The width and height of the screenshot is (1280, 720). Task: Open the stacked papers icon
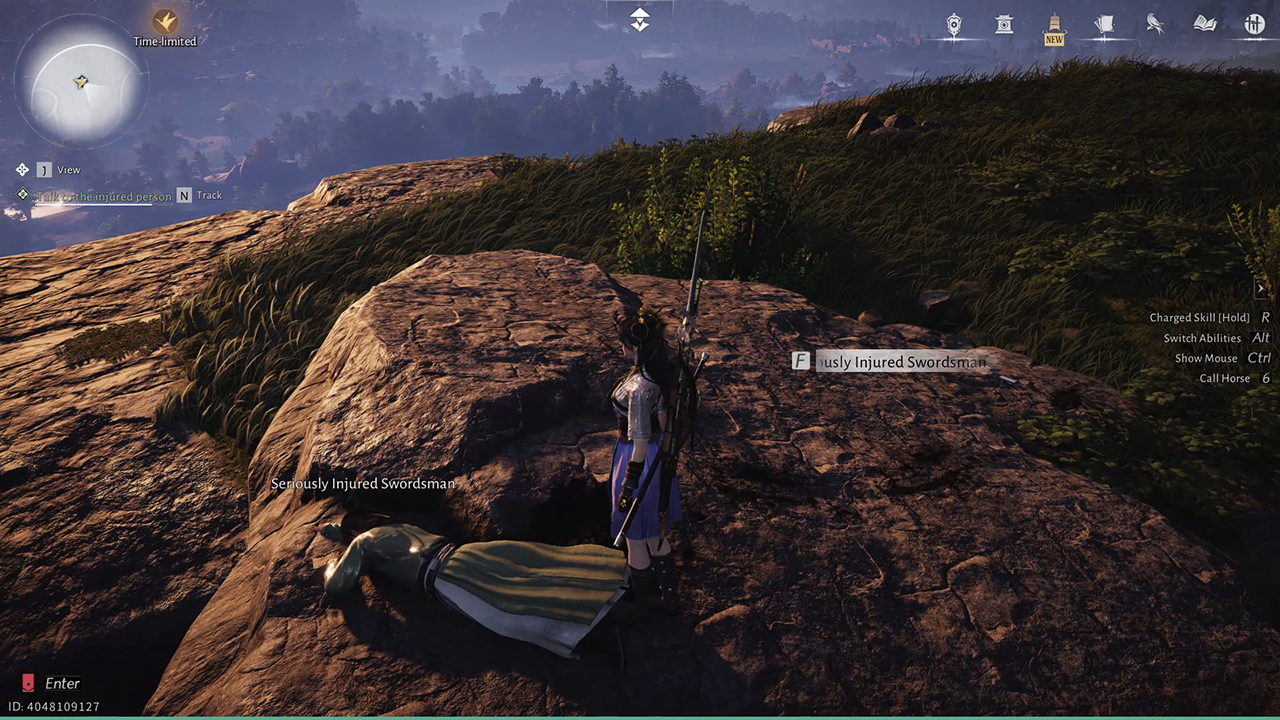(1104, 25)
